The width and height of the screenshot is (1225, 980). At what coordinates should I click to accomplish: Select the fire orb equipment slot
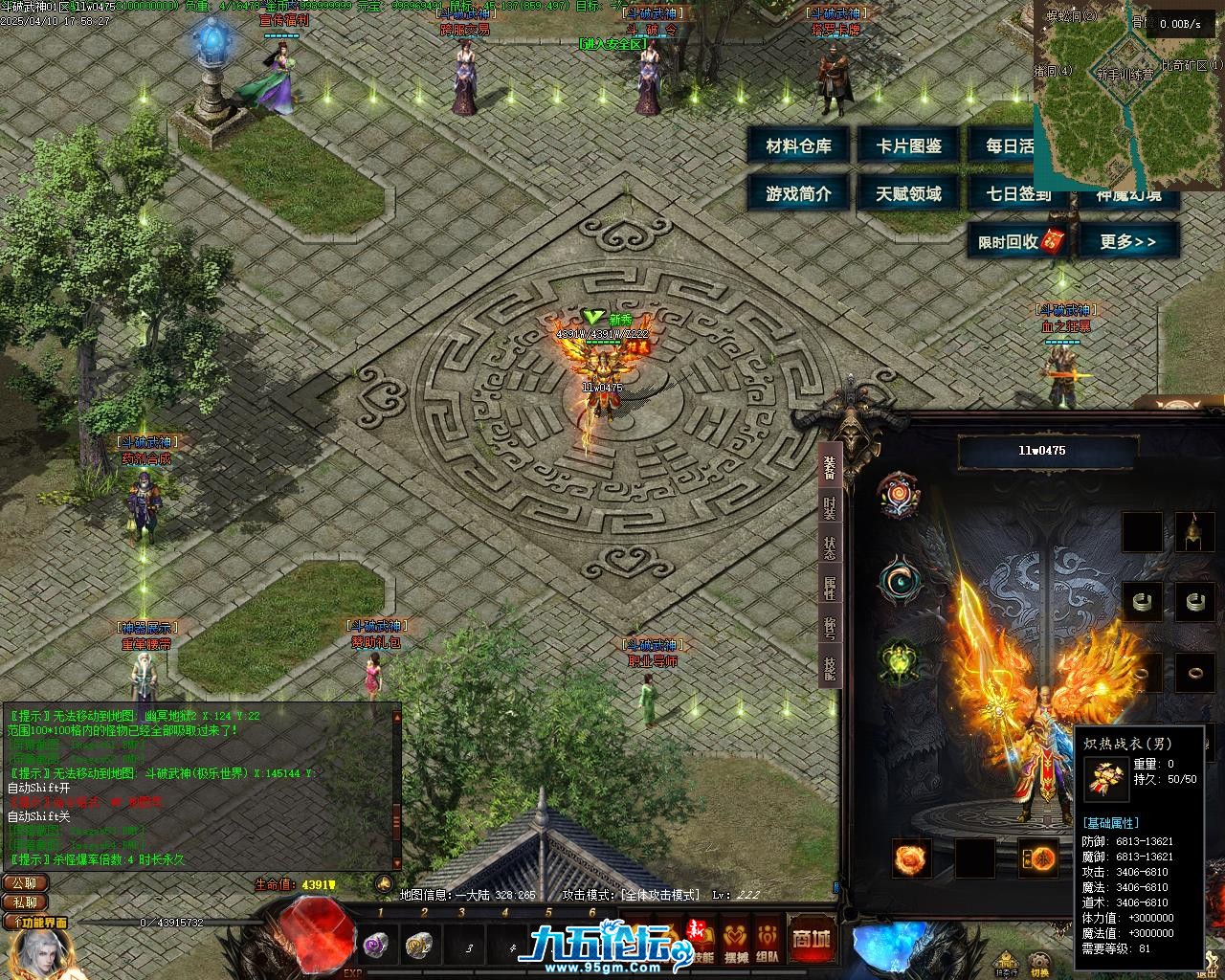pos(910,857)
